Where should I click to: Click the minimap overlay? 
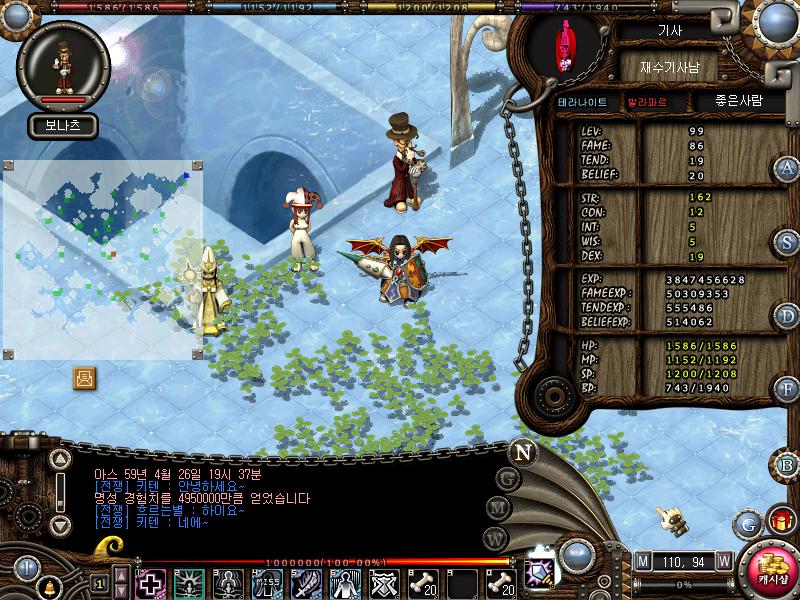tap(103, 258)
